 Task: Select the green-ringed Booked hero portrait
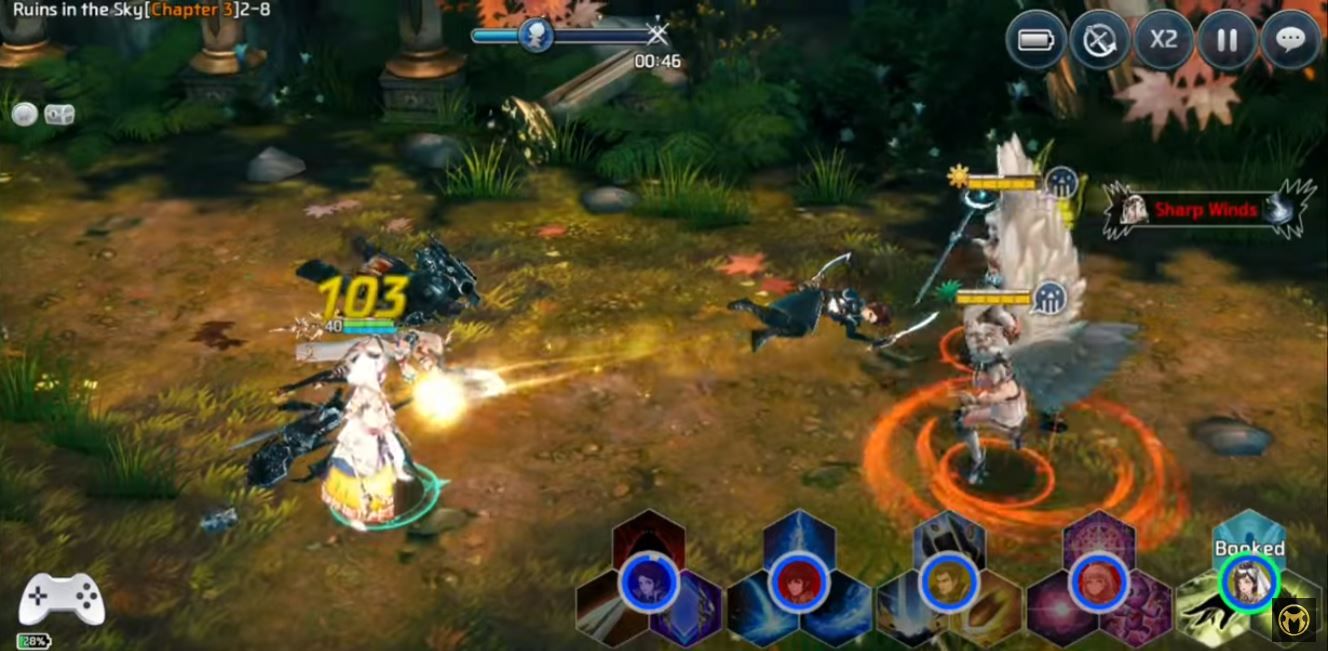pyautogui.click(x=1248, y=580)
